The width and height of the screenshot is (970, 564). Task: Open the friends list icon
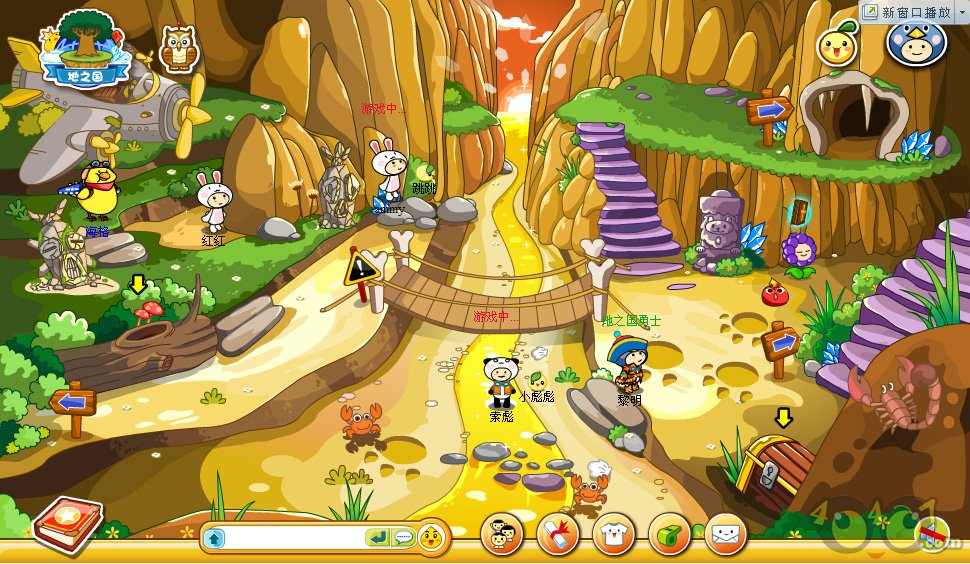[x=501, y=534]
